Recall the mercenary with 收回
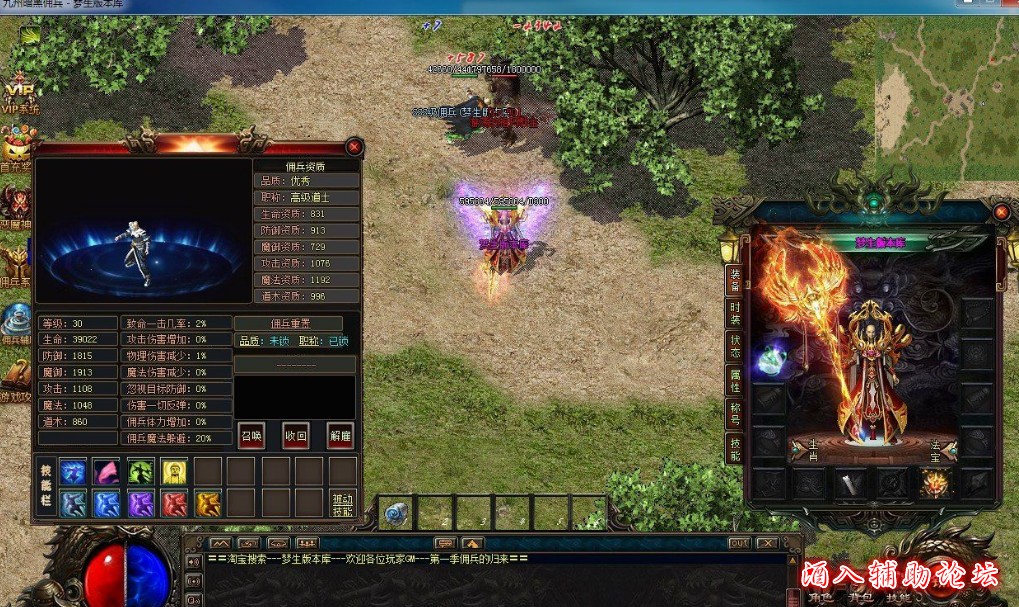The width and height of the screenshot is (1019, 607). click(x=296, y=436)
